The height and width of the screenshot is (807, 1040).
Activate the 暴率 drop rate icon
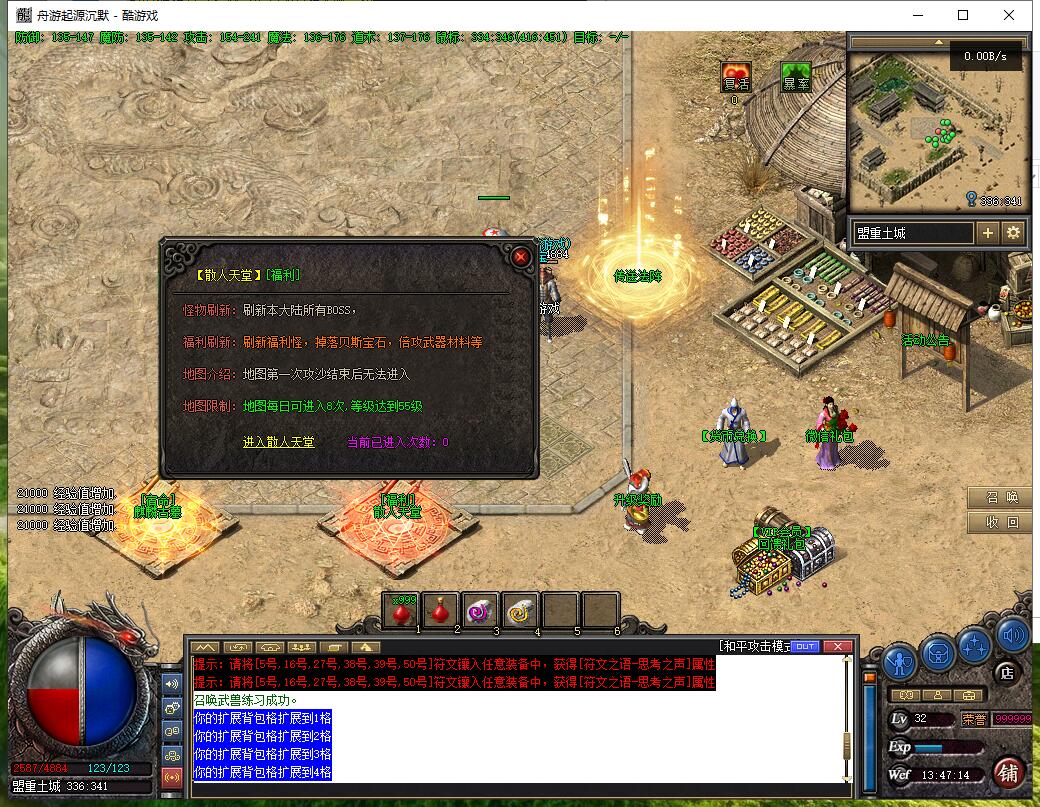tap(796, 77)
